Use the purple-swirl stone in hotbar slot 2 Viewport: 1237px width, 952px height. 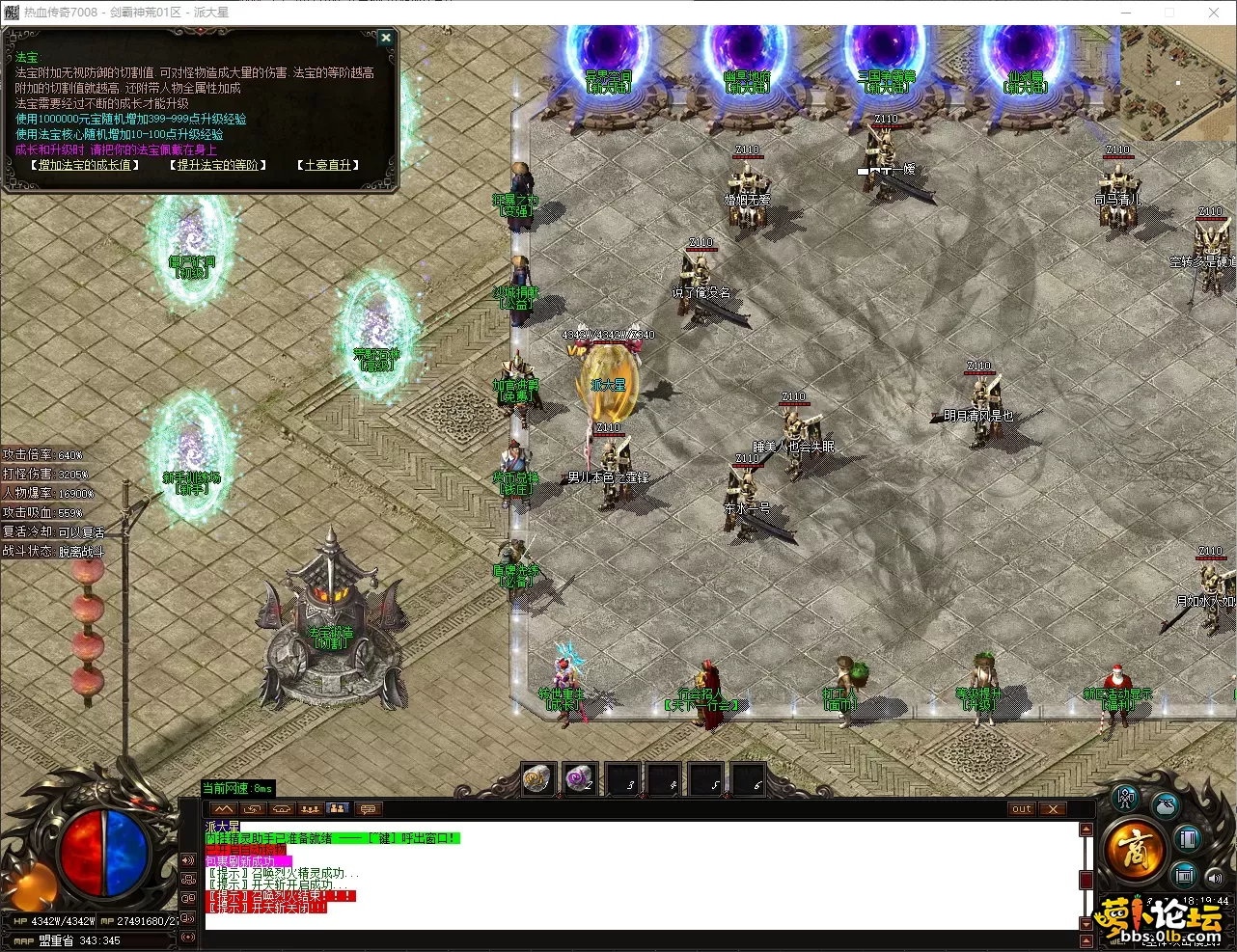click(x=580, y=778)
